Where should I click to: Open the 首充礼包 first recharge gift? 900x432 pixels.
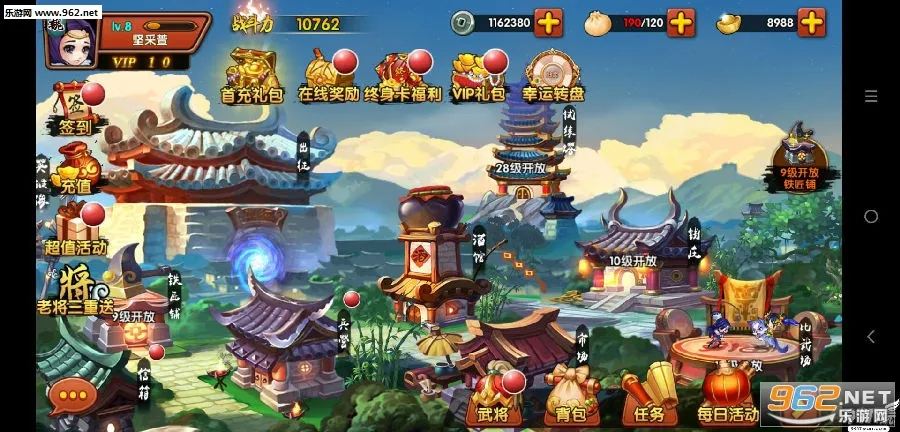pos(253,75)
